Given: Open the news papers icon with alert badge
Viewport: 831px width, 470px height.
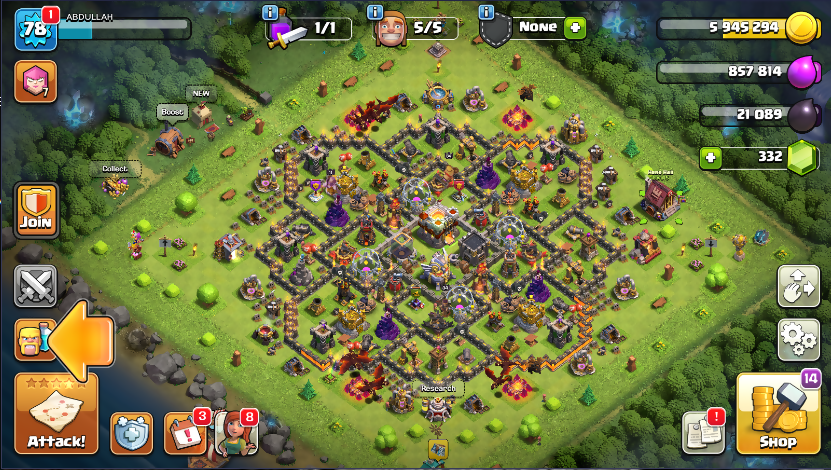Looking at the screenshot, I should tap(703, 432).
